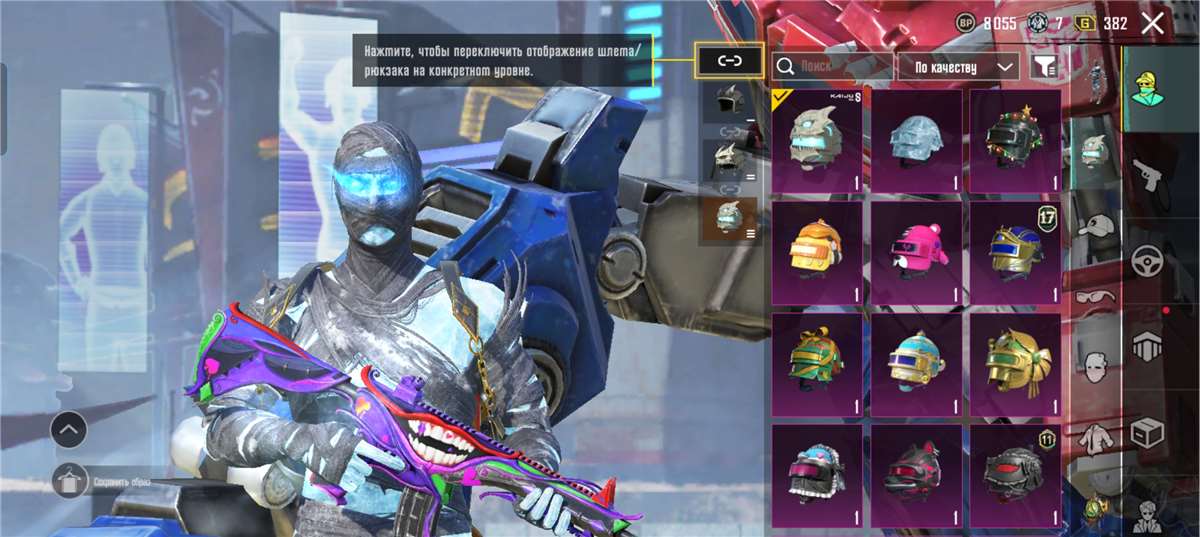This screenshot has width=1200, height=537.
Task: Save the outfit with the hanger button
Action: (x=68, y=481)
